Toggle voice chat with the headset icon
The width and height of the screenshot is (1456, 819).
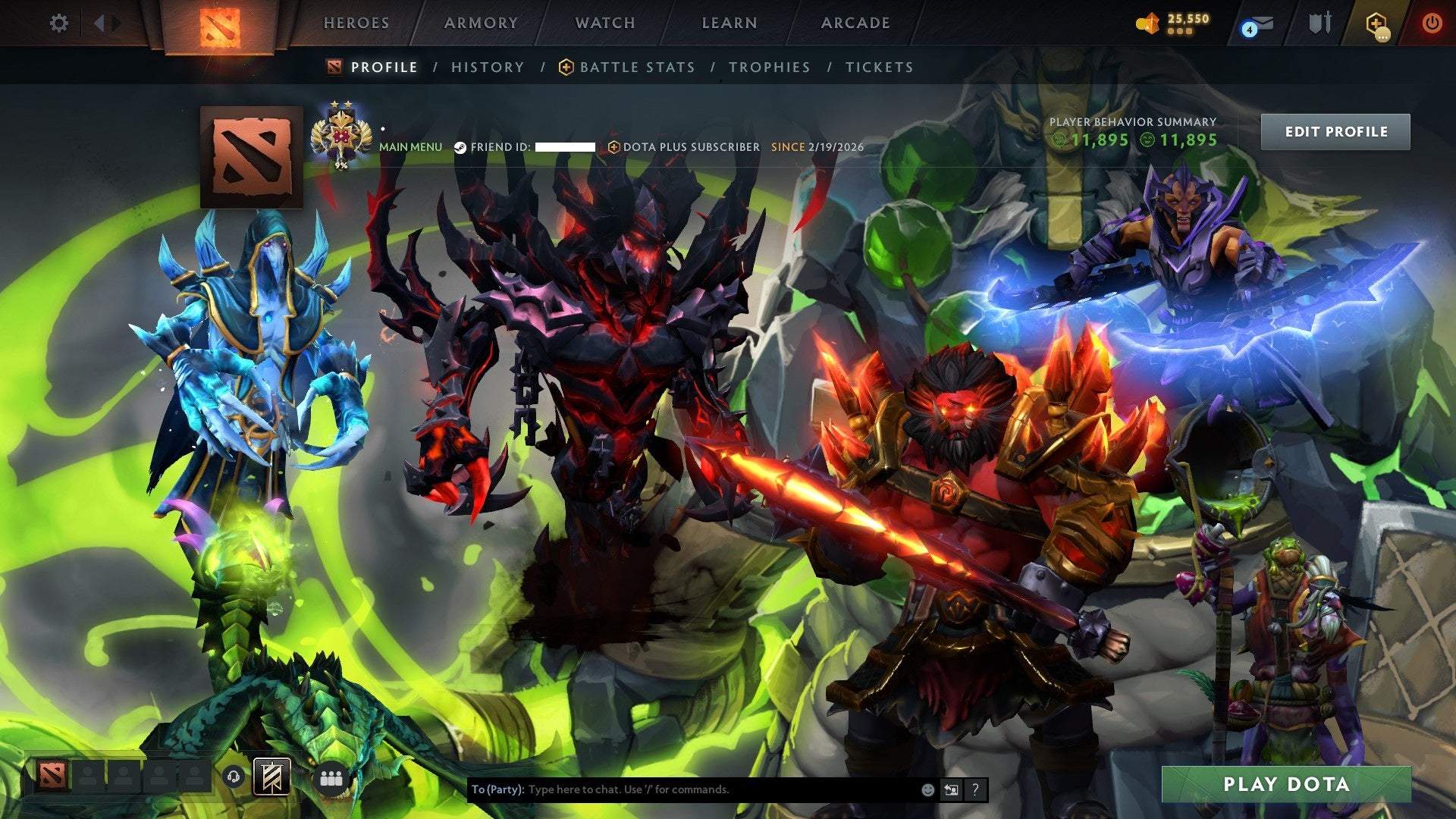pos(234,776)
